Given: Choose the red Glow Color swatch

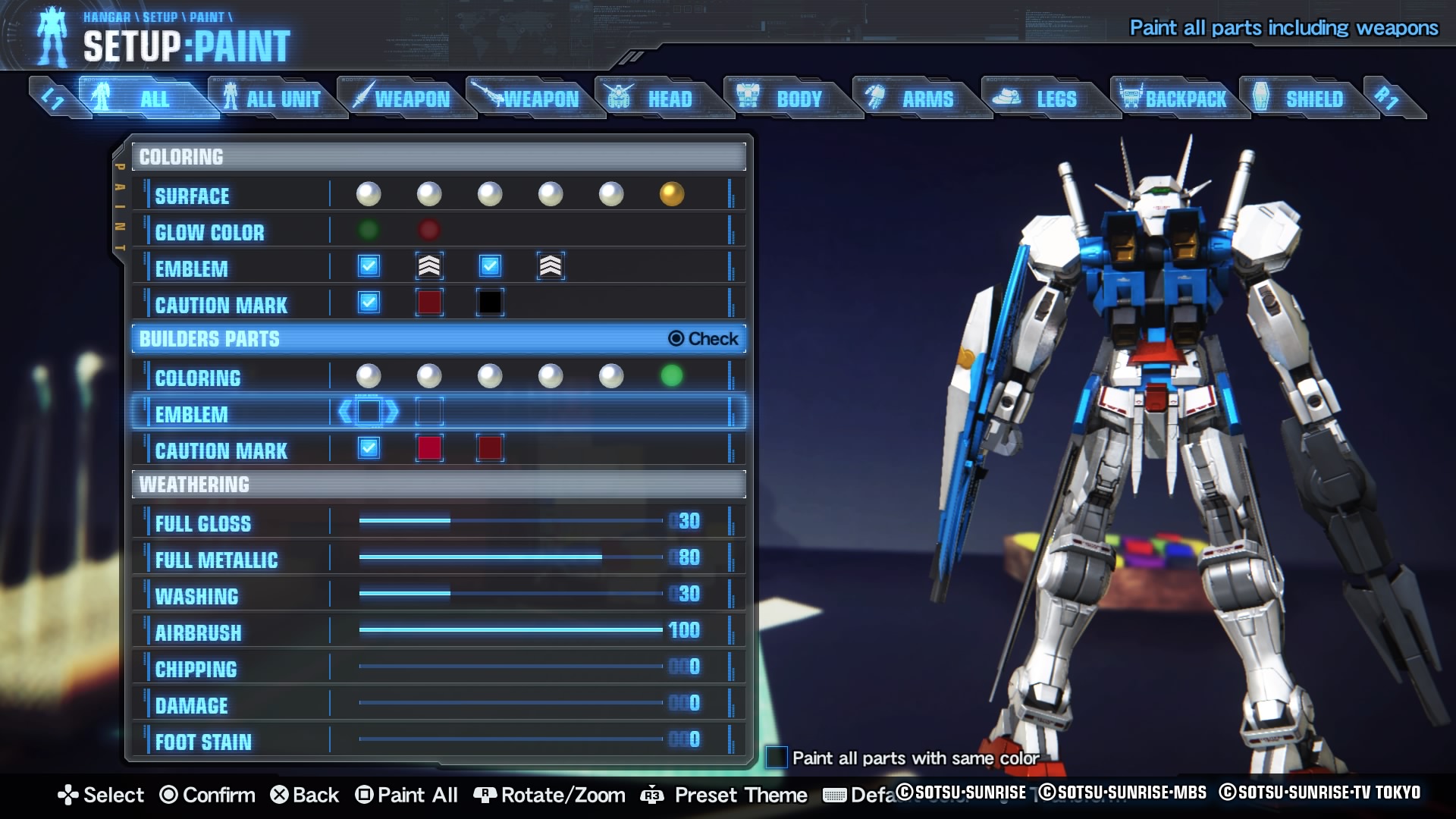Looking at the screenshot, I should [x=429, y=230].
